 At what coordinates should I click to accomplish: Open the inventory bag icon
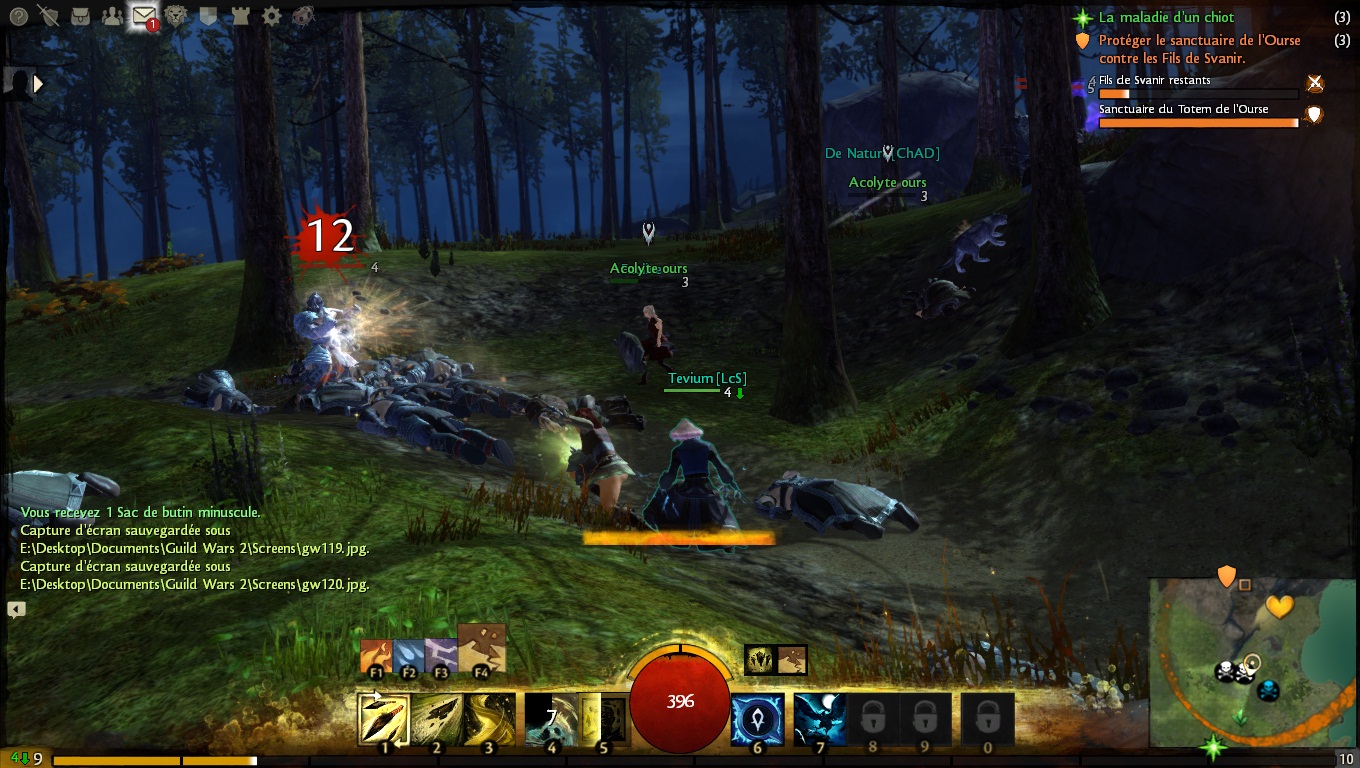coord(81,16)
